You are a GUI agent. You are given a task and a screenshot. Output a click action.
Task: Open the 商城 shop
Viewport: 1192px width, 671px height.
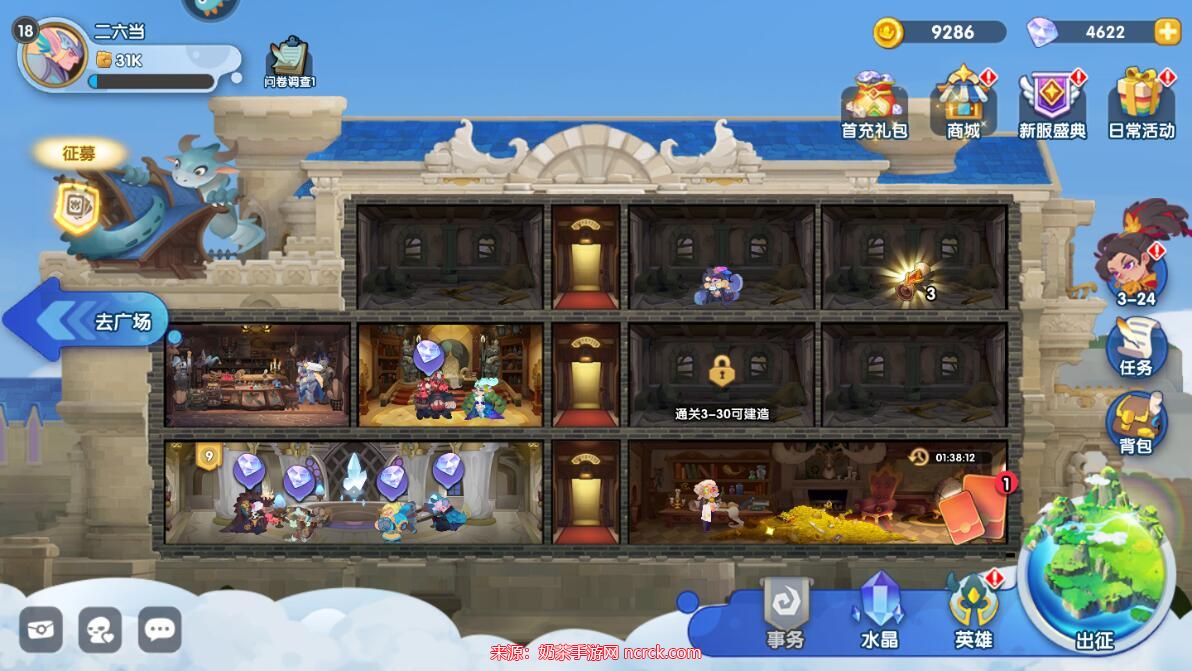(x=963, y=104)
